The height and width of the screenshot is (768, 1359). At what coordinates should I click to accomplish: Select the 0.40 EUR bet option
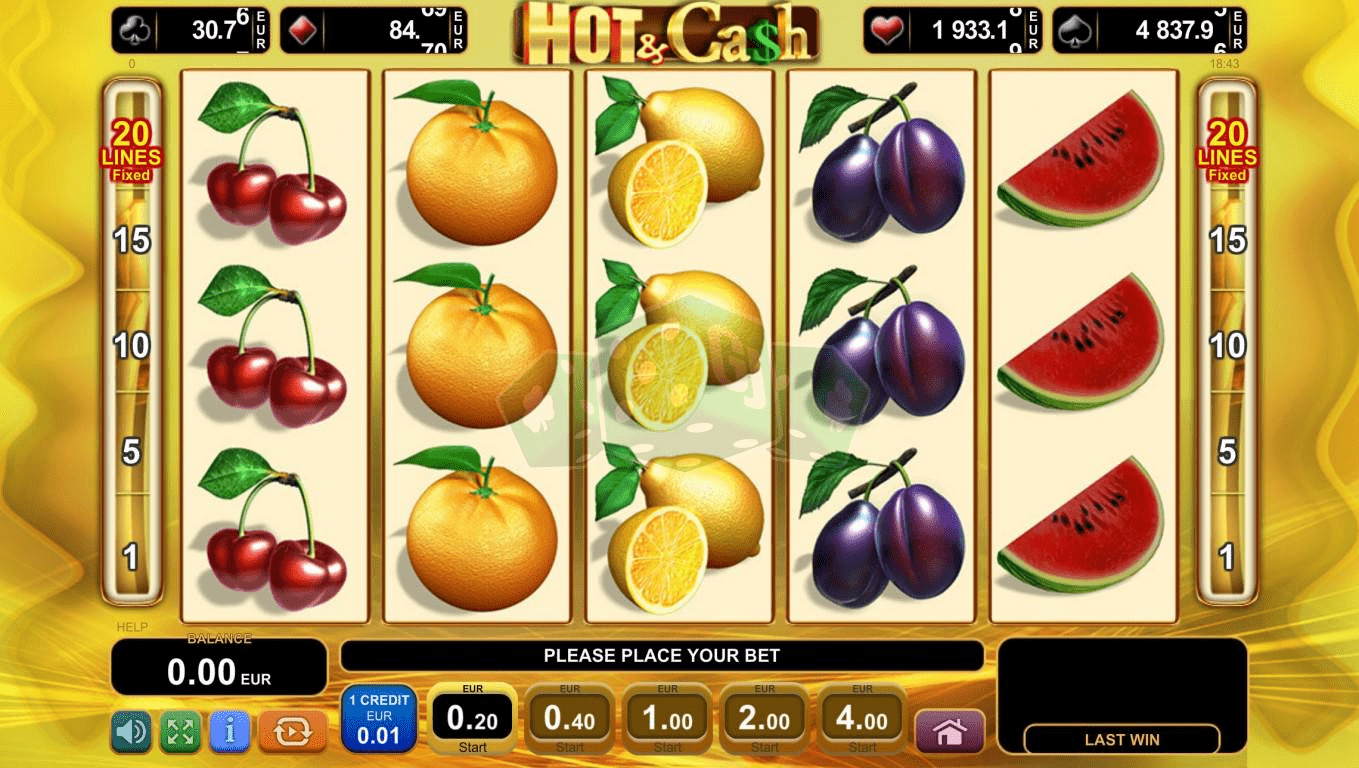point(569,718)
